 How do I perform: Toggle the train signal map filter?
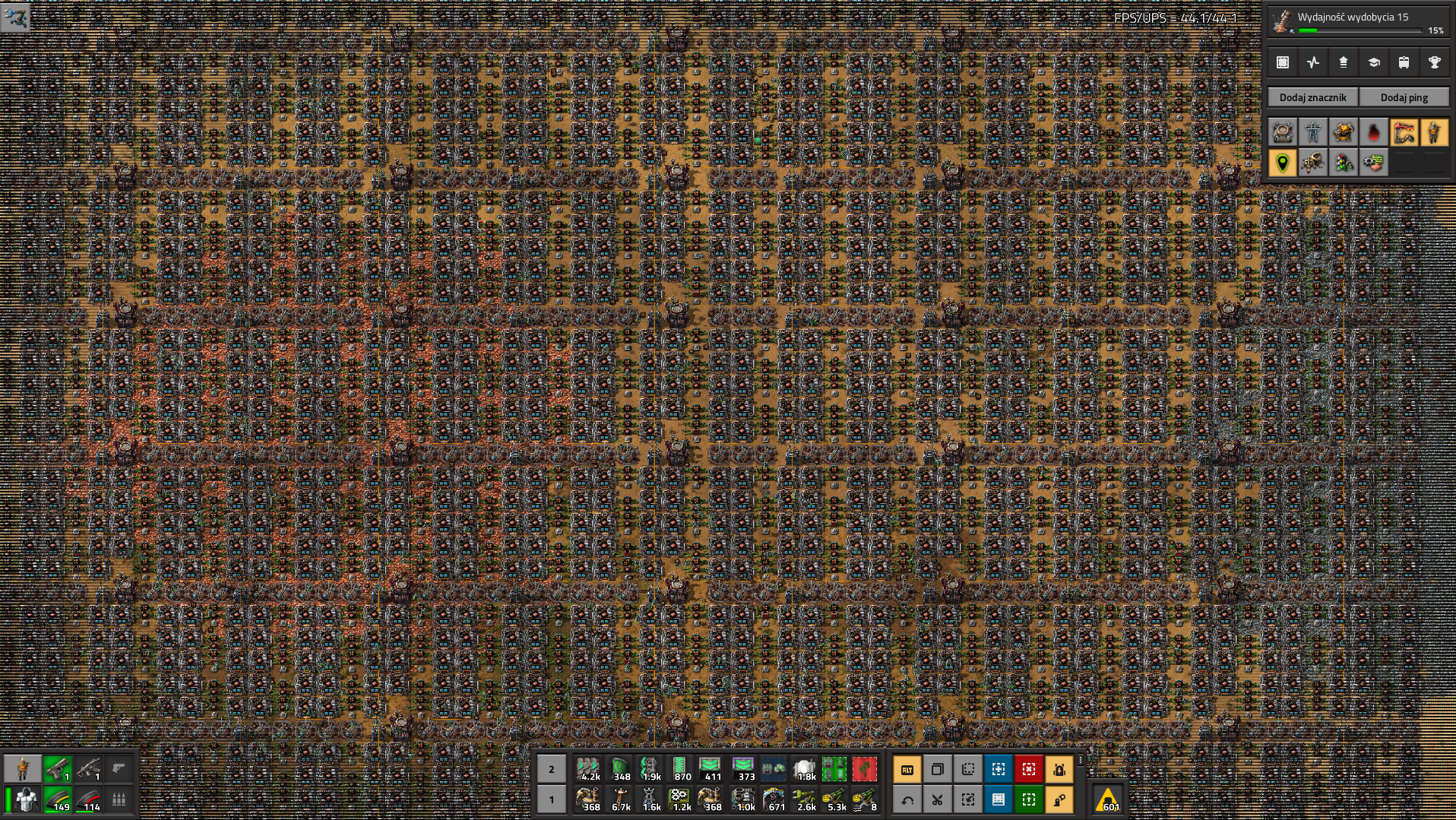coord(1344,163)
